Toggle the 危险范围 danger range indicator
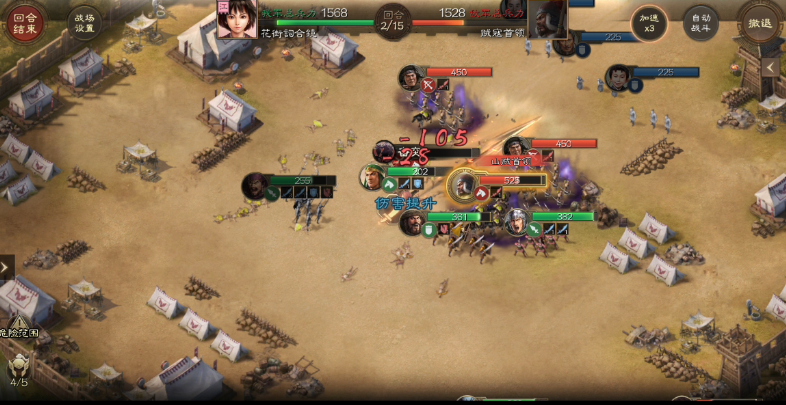 20,323
